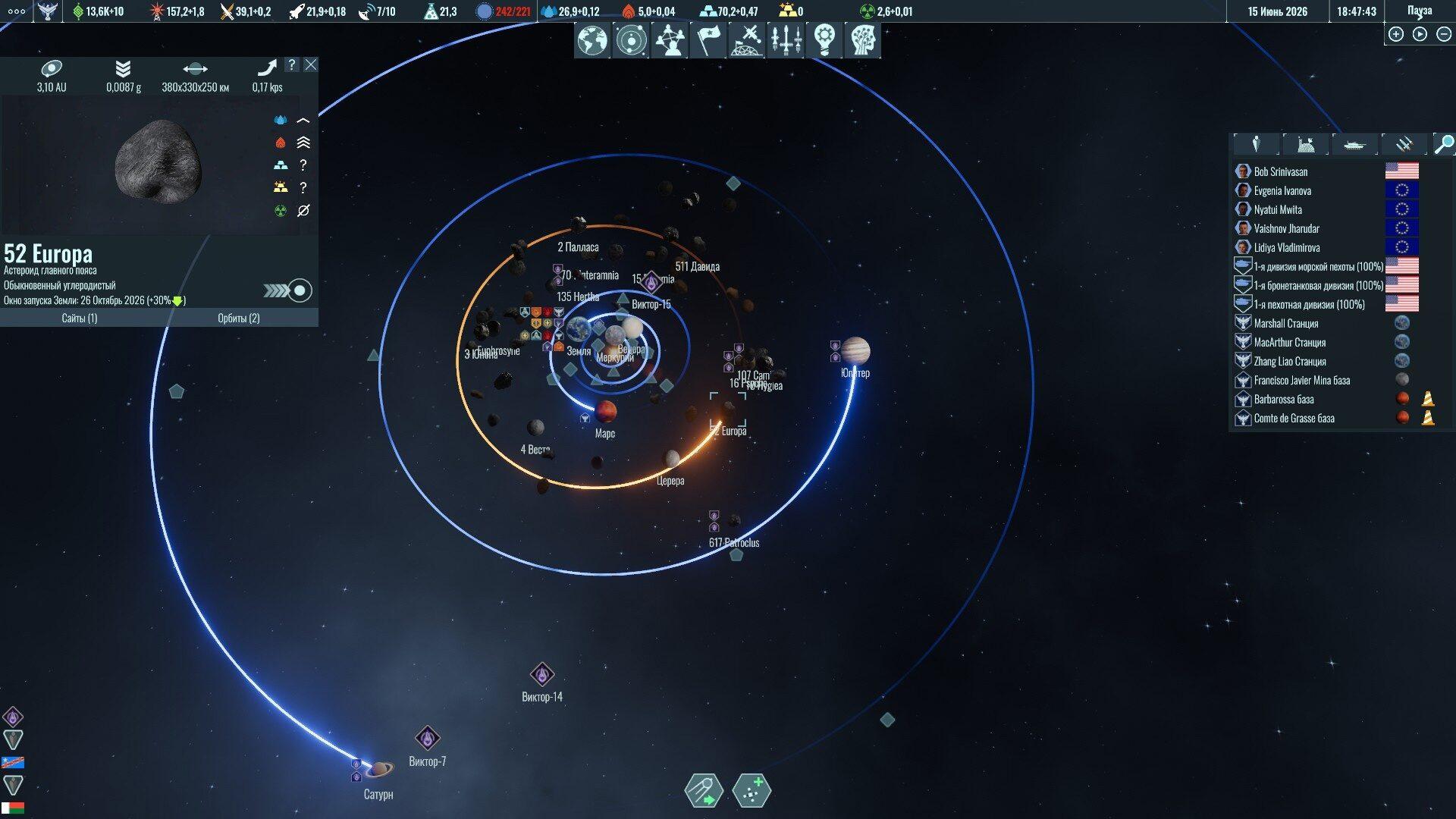Filter the list by the tank armies icon
This screenshot has height=819, width=1456.
(1354, 144)
